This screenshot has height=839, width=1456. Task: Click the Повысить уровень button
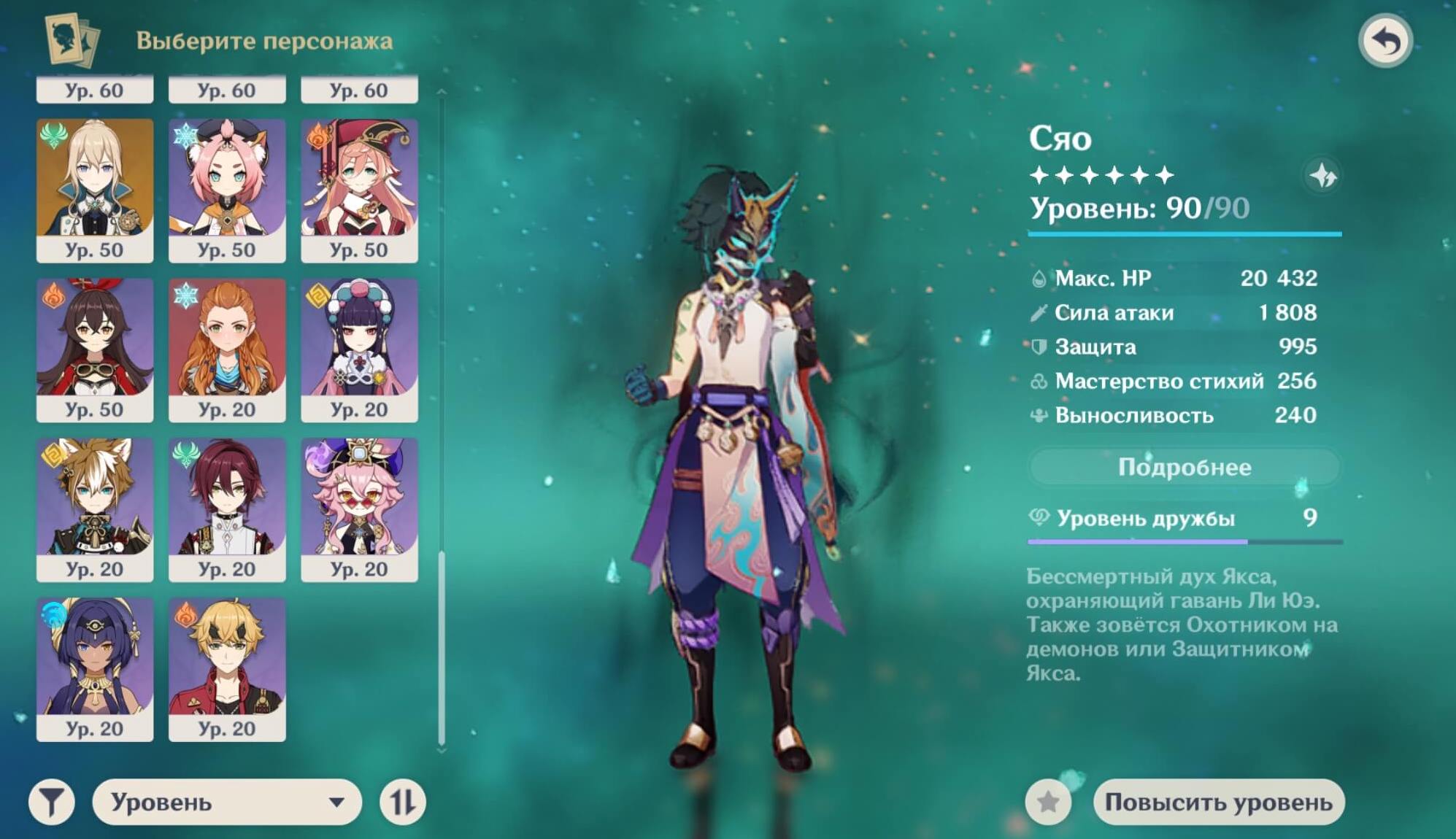pyautogui.click(x=1218, y=802)
